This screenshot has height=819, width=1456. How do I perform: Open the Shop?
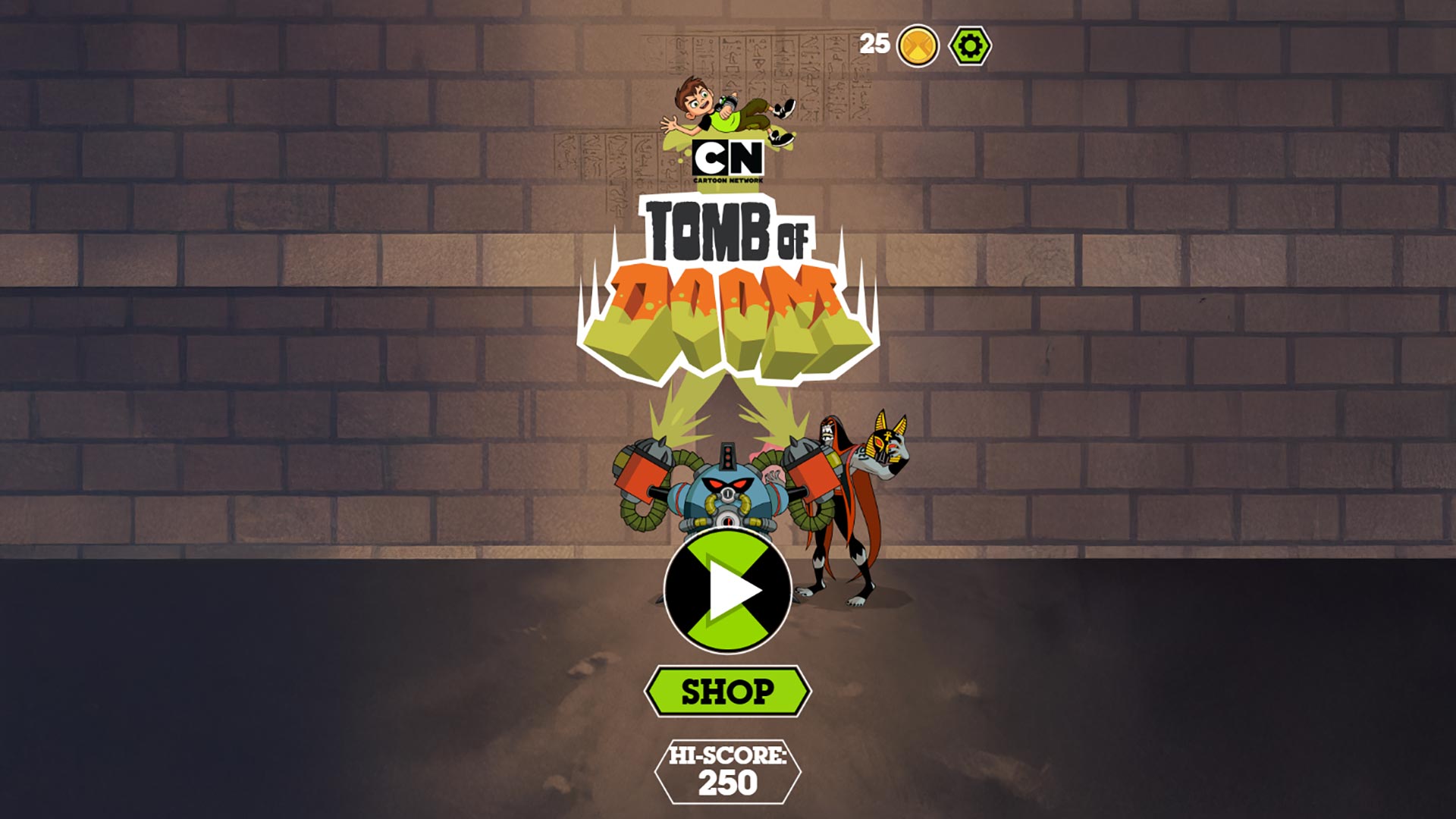point(728,691)
